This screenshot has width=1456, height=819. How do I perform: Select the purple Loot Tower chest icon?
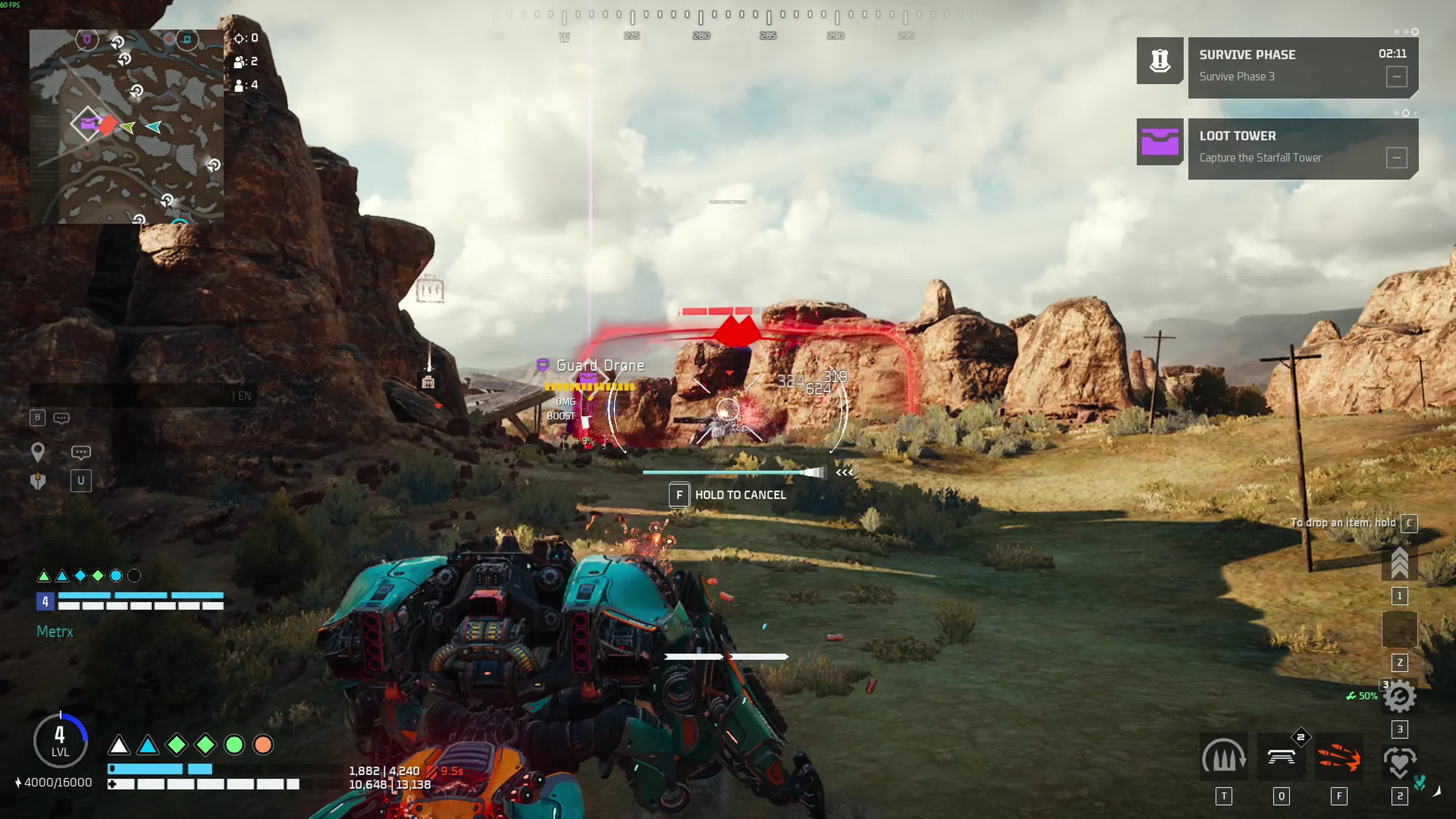coord(1159,142)
